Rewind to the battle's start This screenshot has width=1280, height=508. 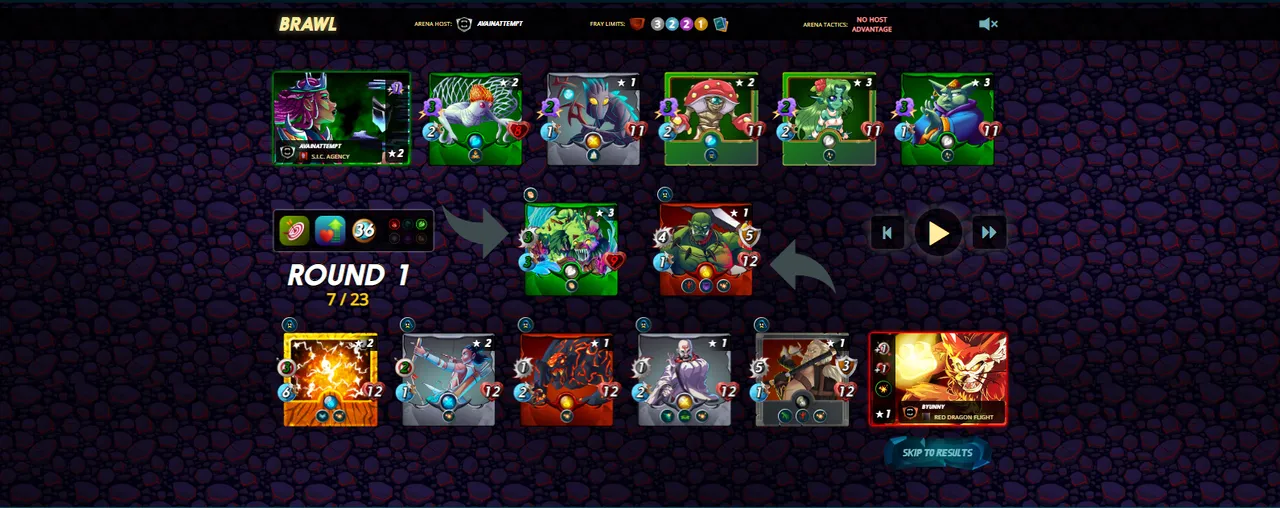click(887, 234)
